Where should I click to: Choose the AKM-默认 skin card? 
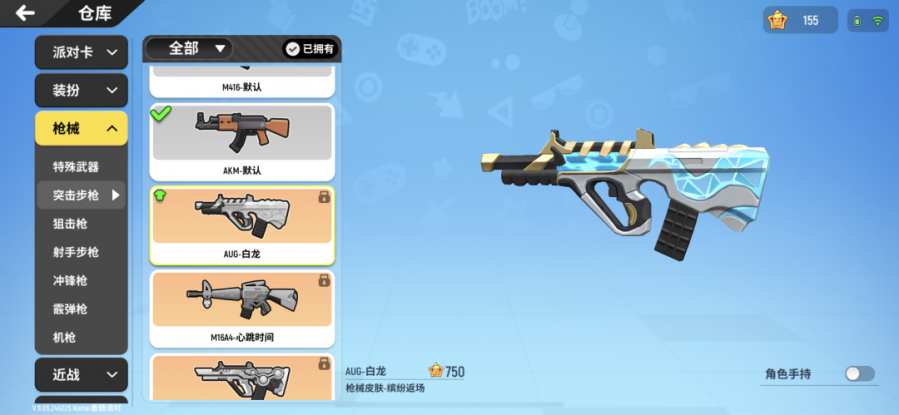click(x=242, y=142)
